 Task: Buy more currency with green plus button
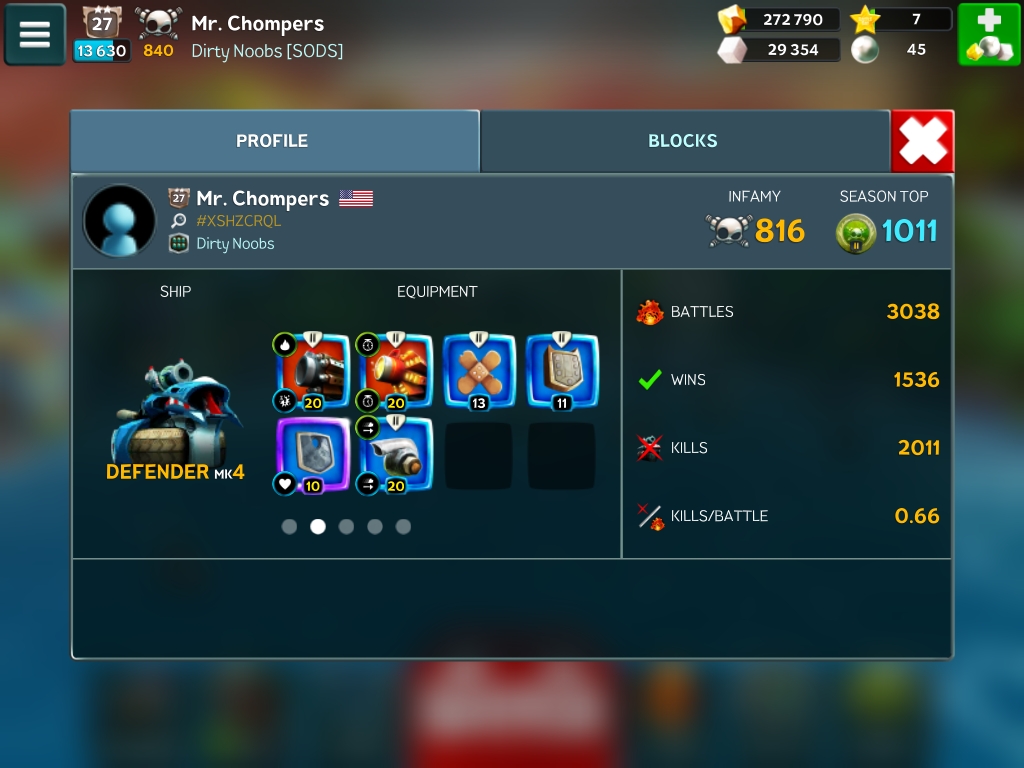pos(989,35)
